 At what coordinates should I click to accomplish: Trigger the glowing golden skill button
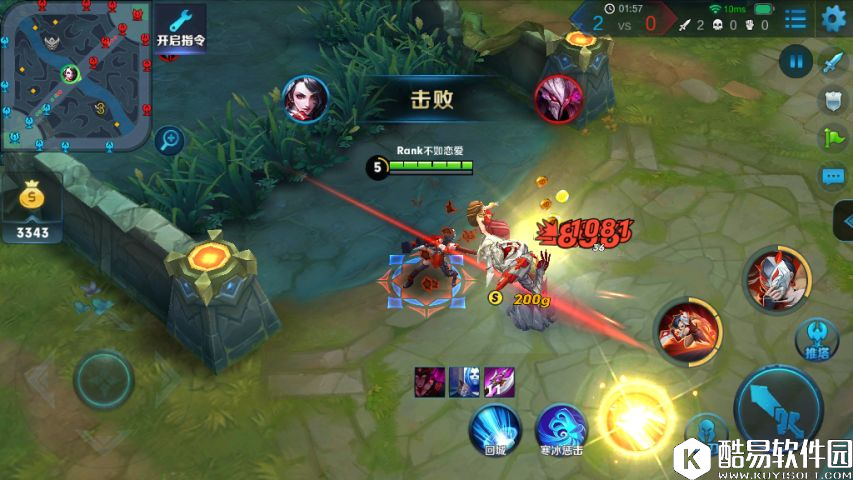[x=634, y=412]
